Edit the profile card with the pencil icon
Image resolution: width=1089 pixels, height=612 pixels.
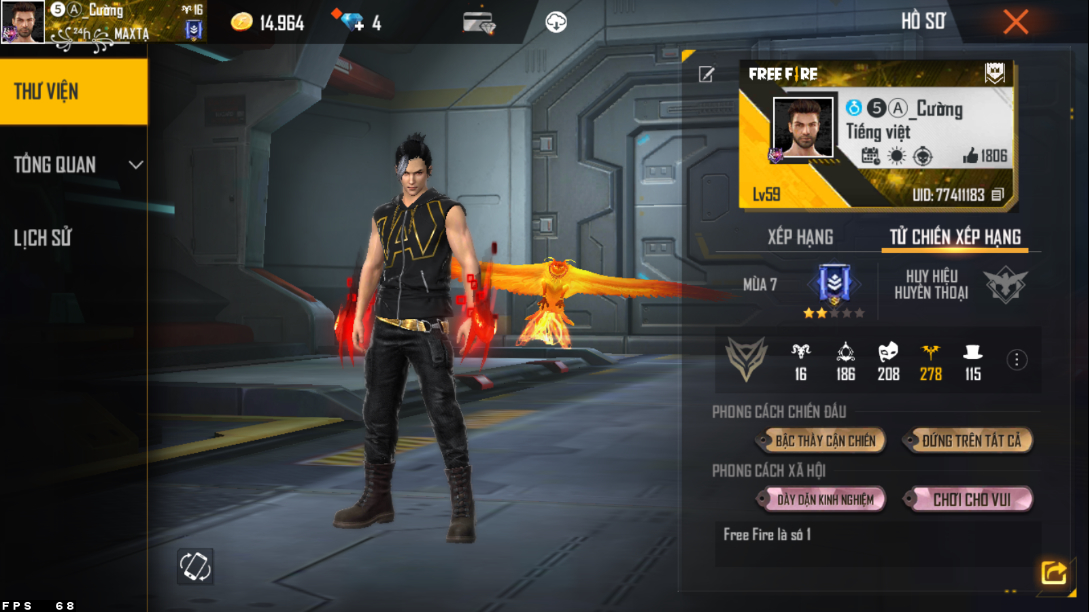click(707, 74)
